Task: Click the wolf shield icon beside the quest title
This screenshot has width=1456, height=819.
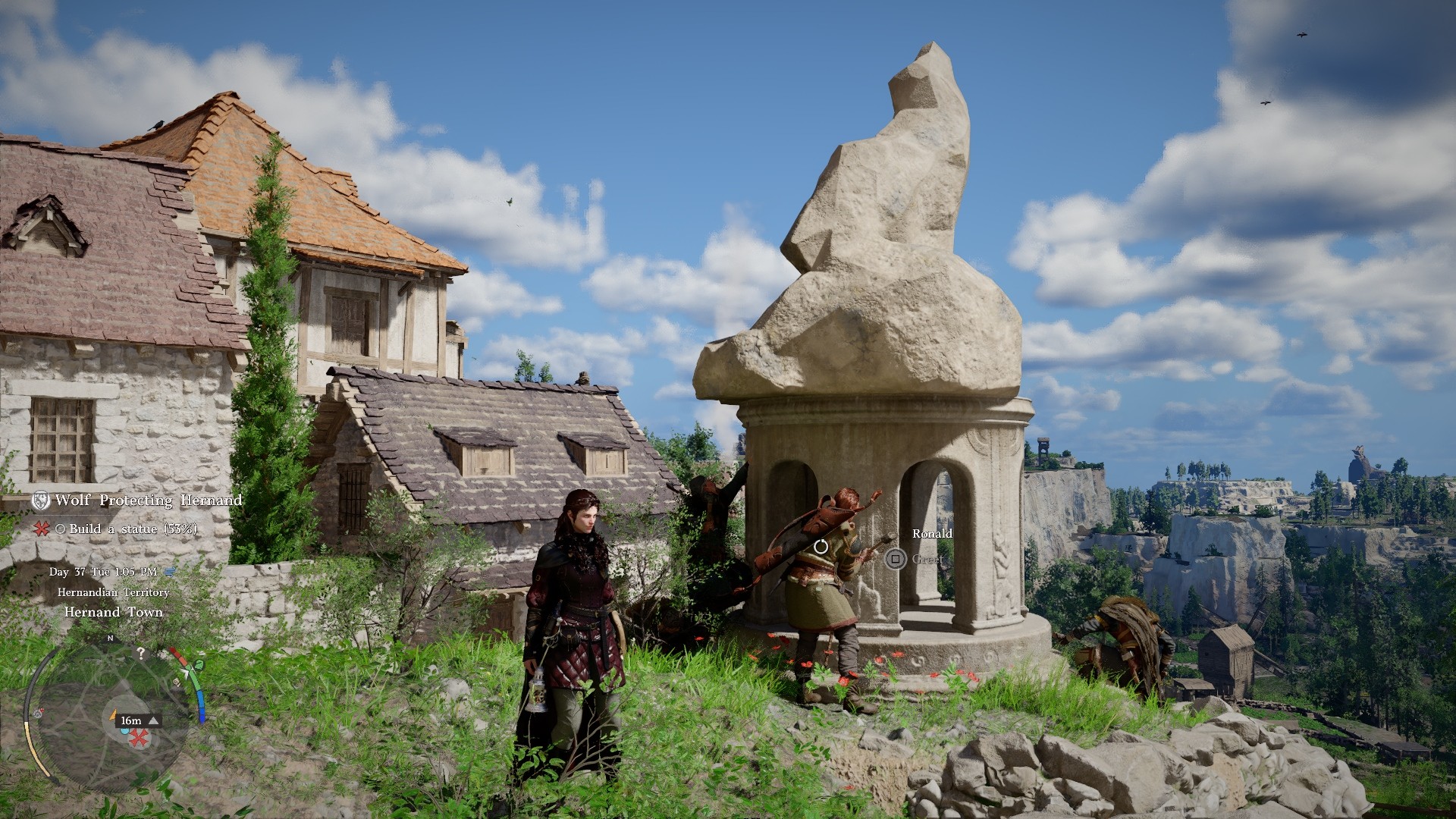Action: click(41, 500)
